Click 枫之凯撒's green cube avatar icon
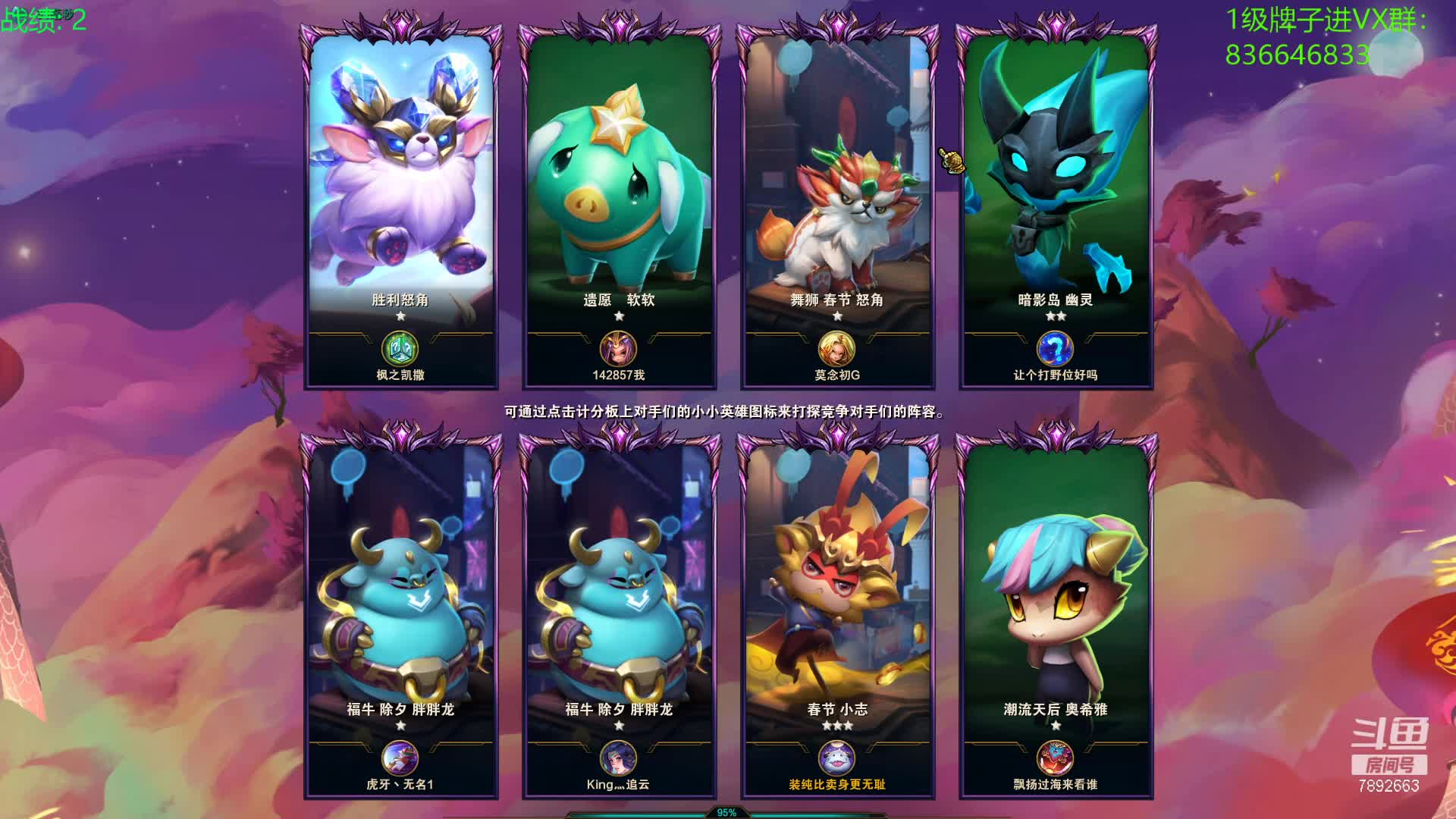Image resolution: width=1456 pixels, height=819 pixels. click(400, 350)
